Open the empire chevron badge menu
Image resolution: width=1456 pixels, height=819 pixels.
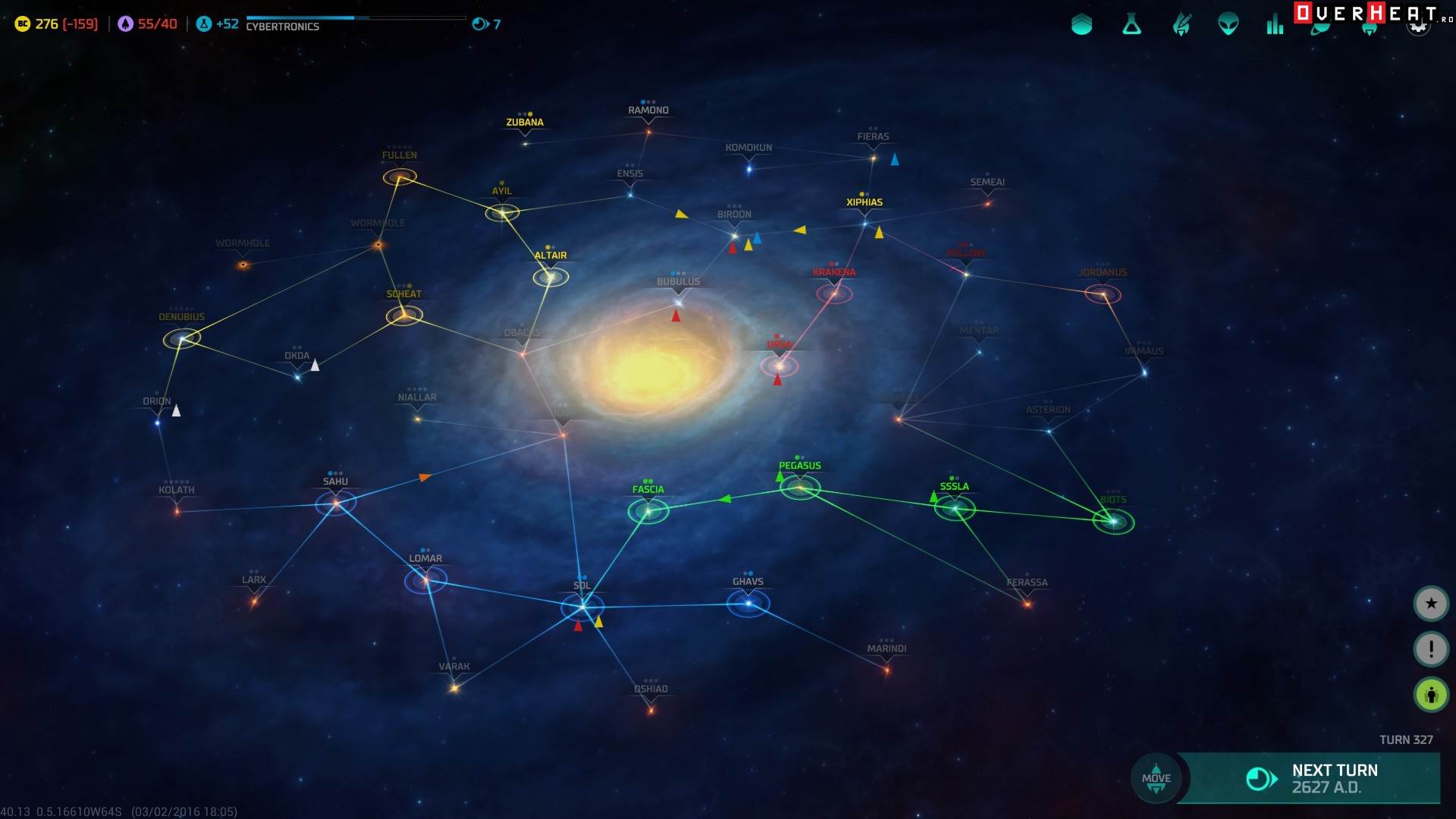1081,25
